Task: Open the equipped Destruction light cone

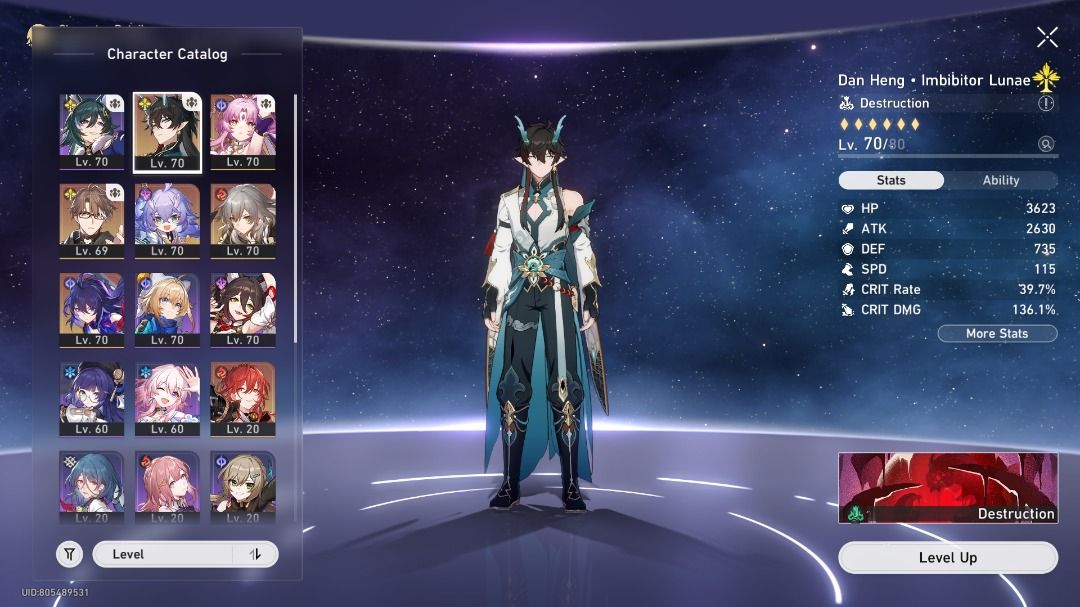Action: pos(947,488)
